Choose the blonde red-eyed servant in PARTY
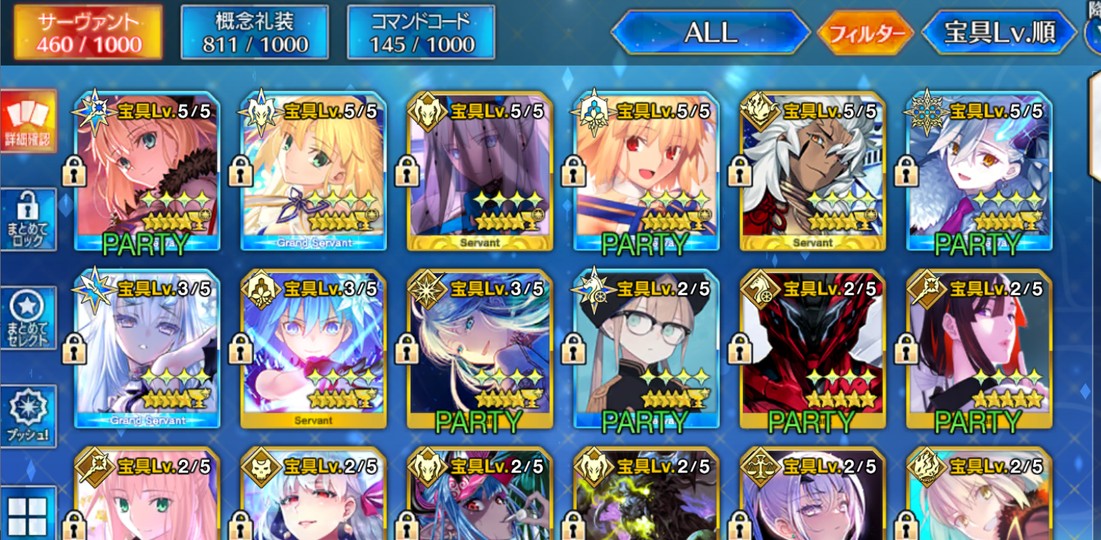The height and width of the screenshot is (540, 1101). click(x=646, y=172)
